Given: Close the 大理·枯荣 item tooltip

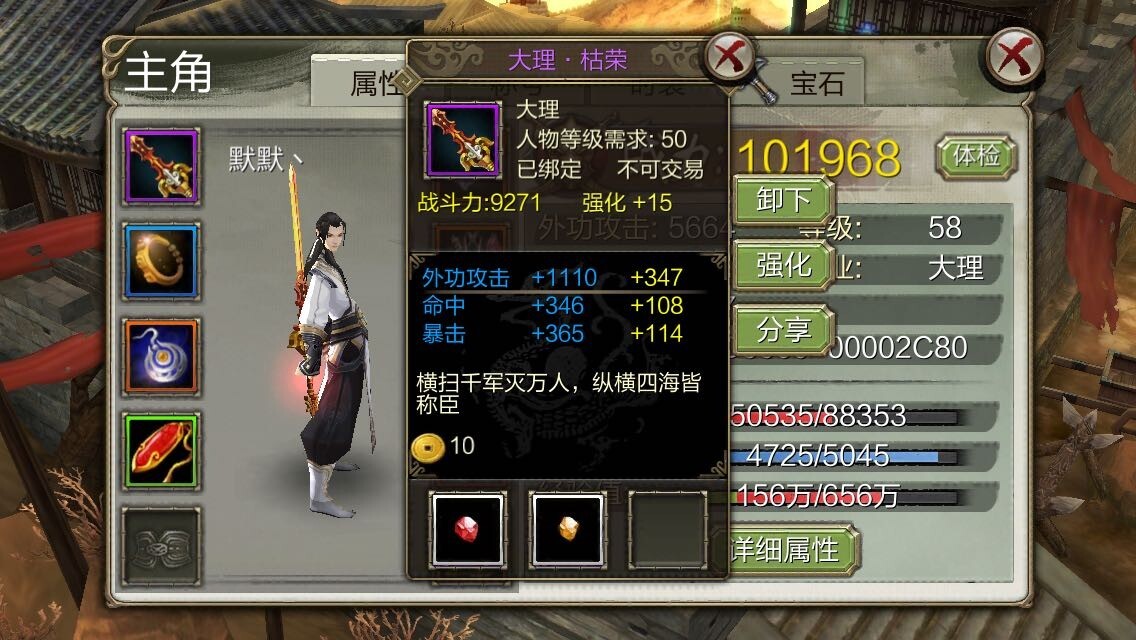Looking at the screenshot, I should [x=730, y=58].
